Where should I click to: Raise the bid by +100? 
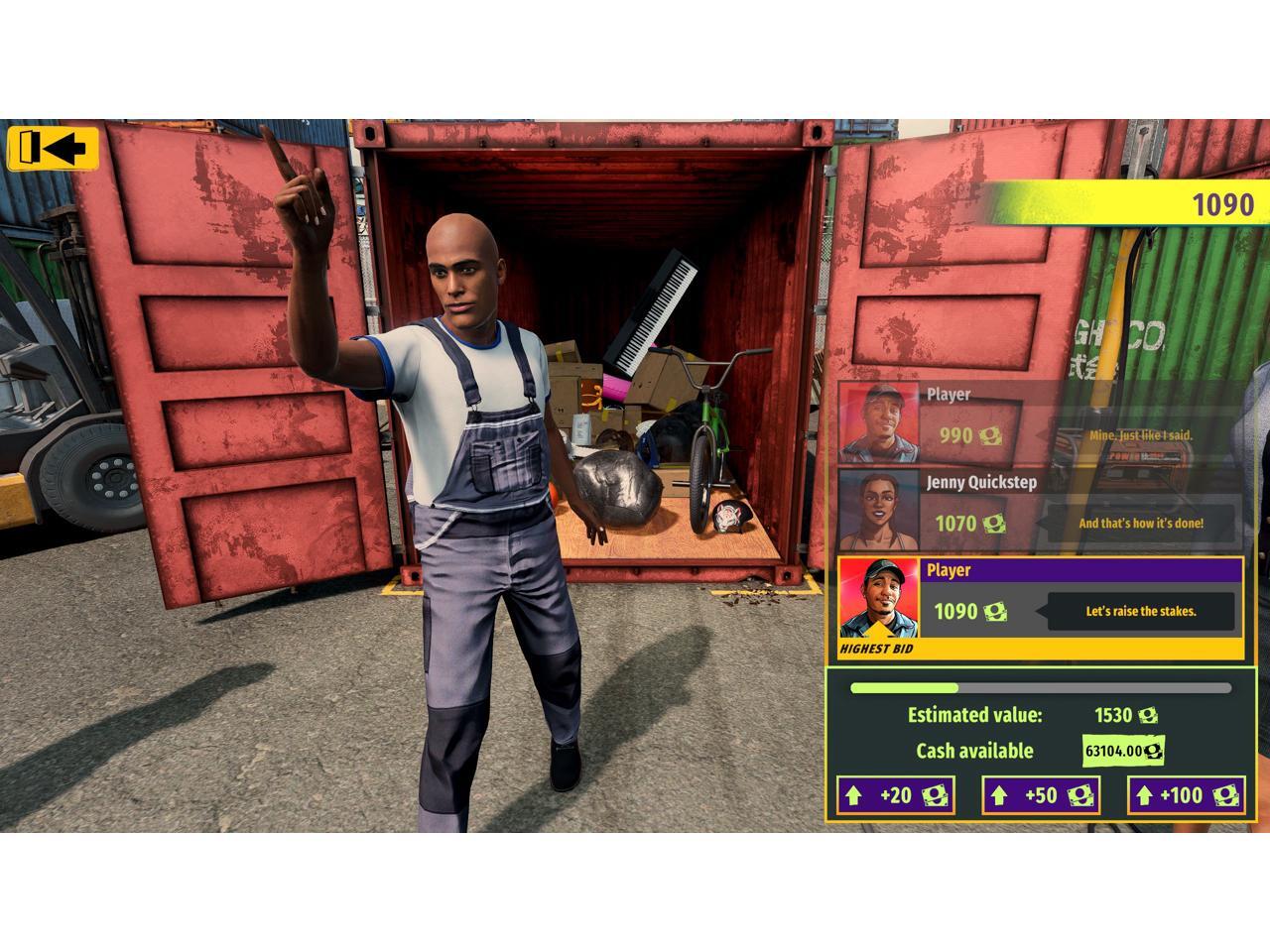tap(1186, 795)
